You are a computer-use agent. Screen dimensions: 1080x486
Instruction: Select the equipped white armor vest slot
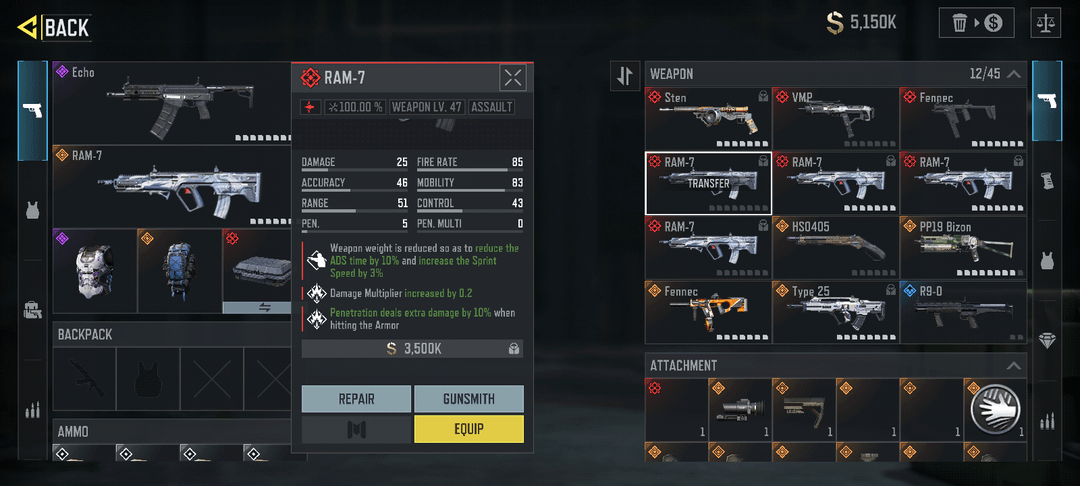(93, 270)
